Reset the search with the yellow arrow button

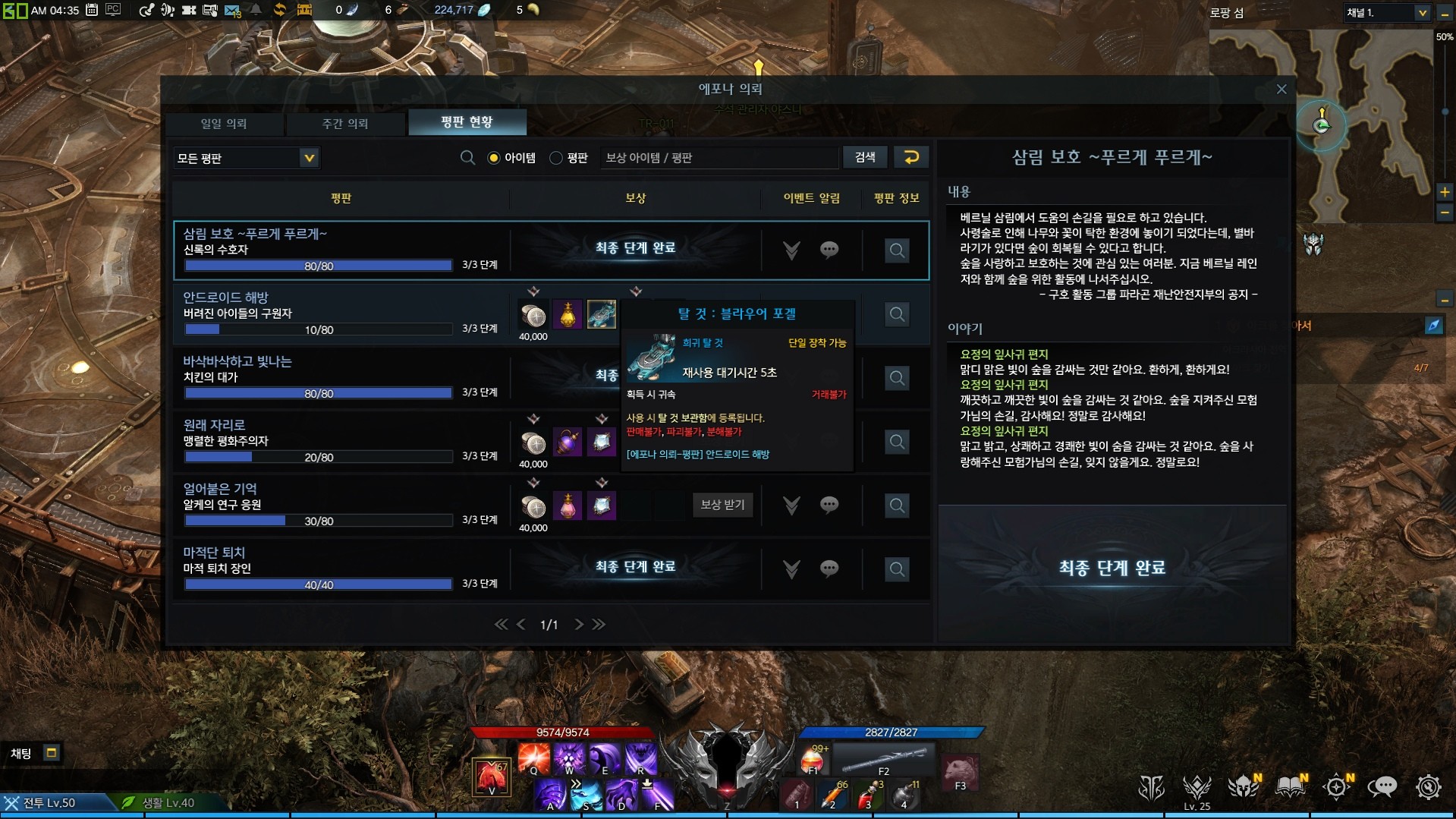pyautogui.click(x=911, y=157)
